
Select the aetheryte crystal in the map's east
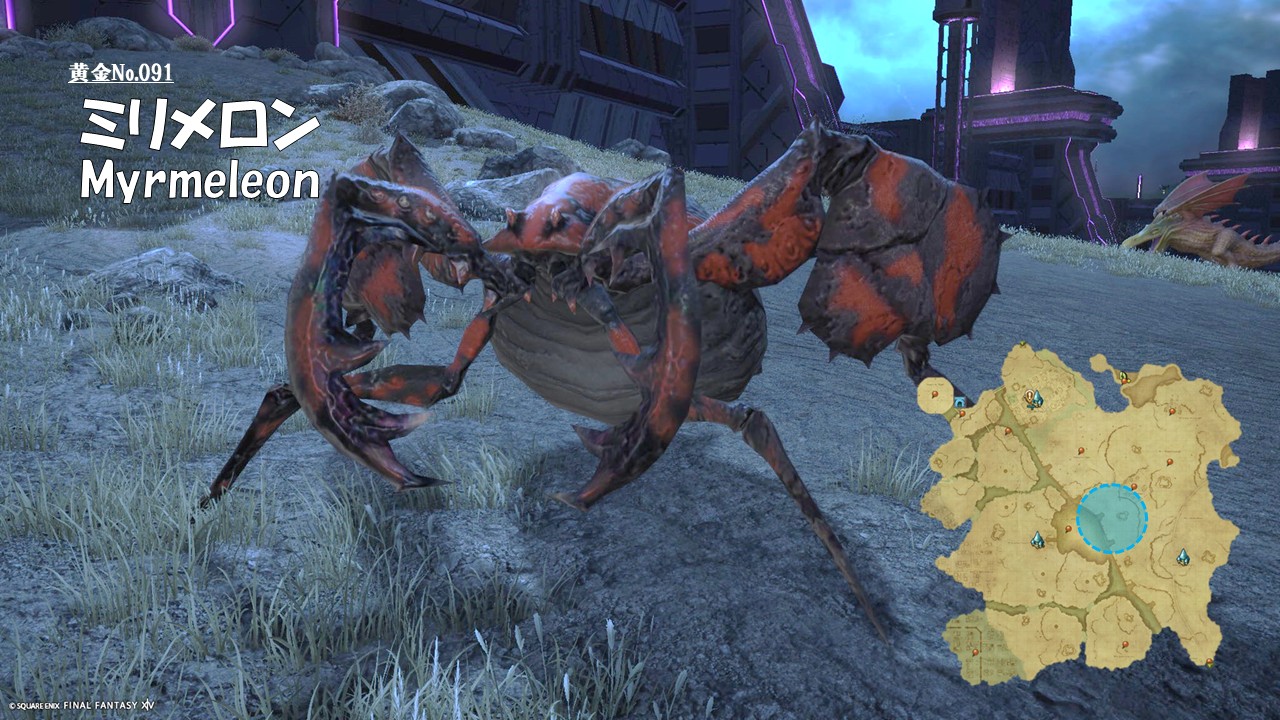point(1183,557)
